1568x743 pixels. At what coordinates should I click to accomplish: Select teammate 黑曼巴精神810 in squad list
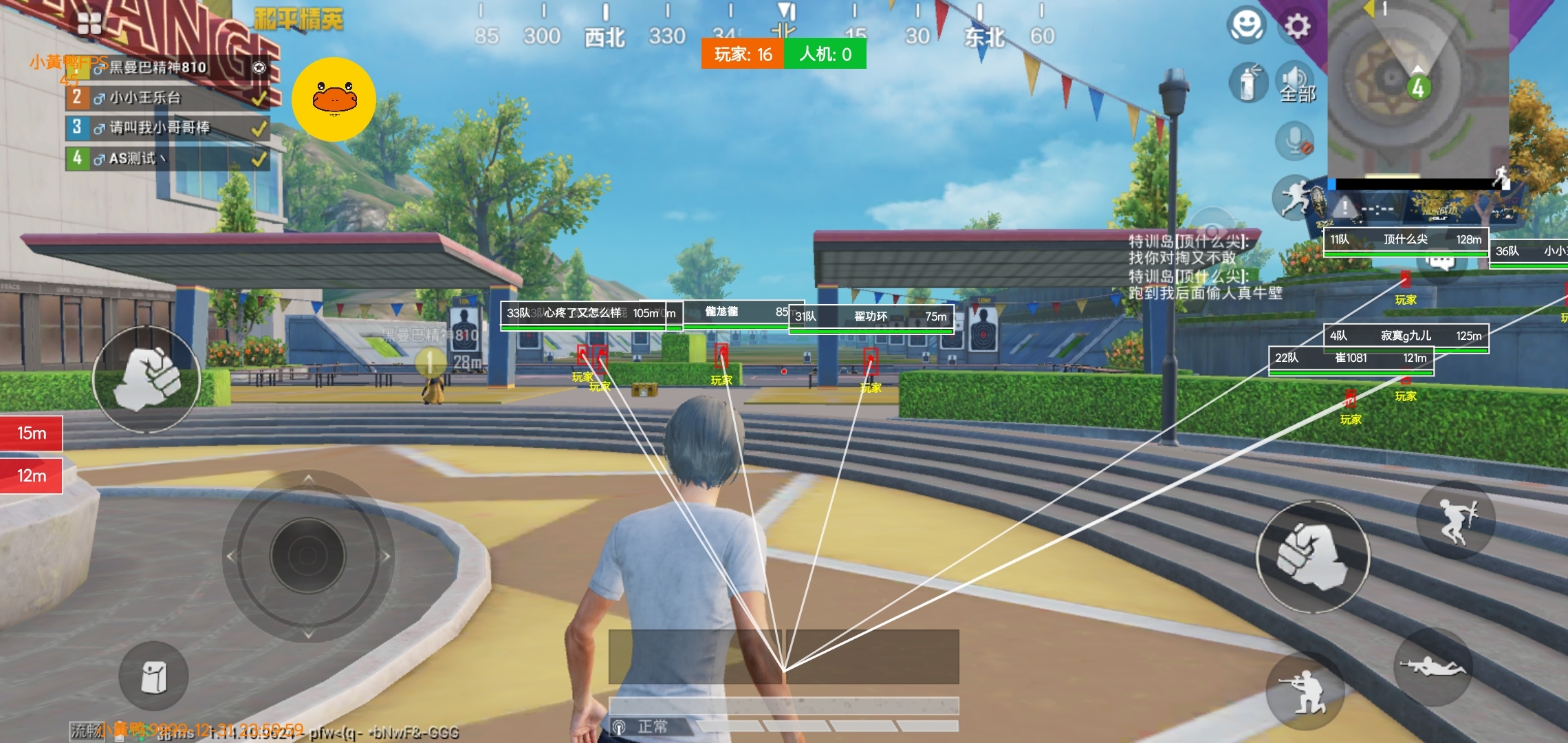[158, 67]
